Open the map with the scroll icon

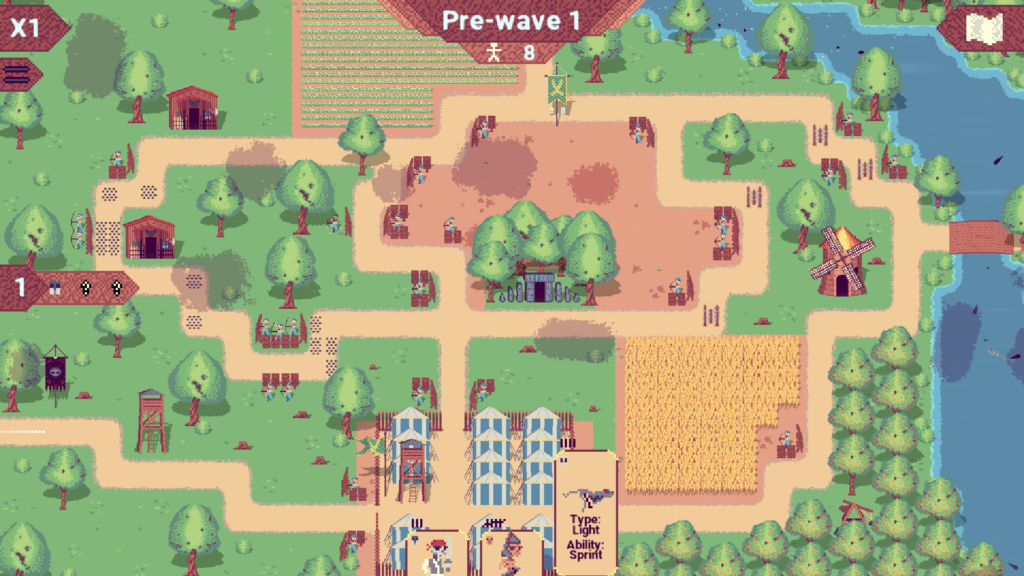(x=984, y=29)
